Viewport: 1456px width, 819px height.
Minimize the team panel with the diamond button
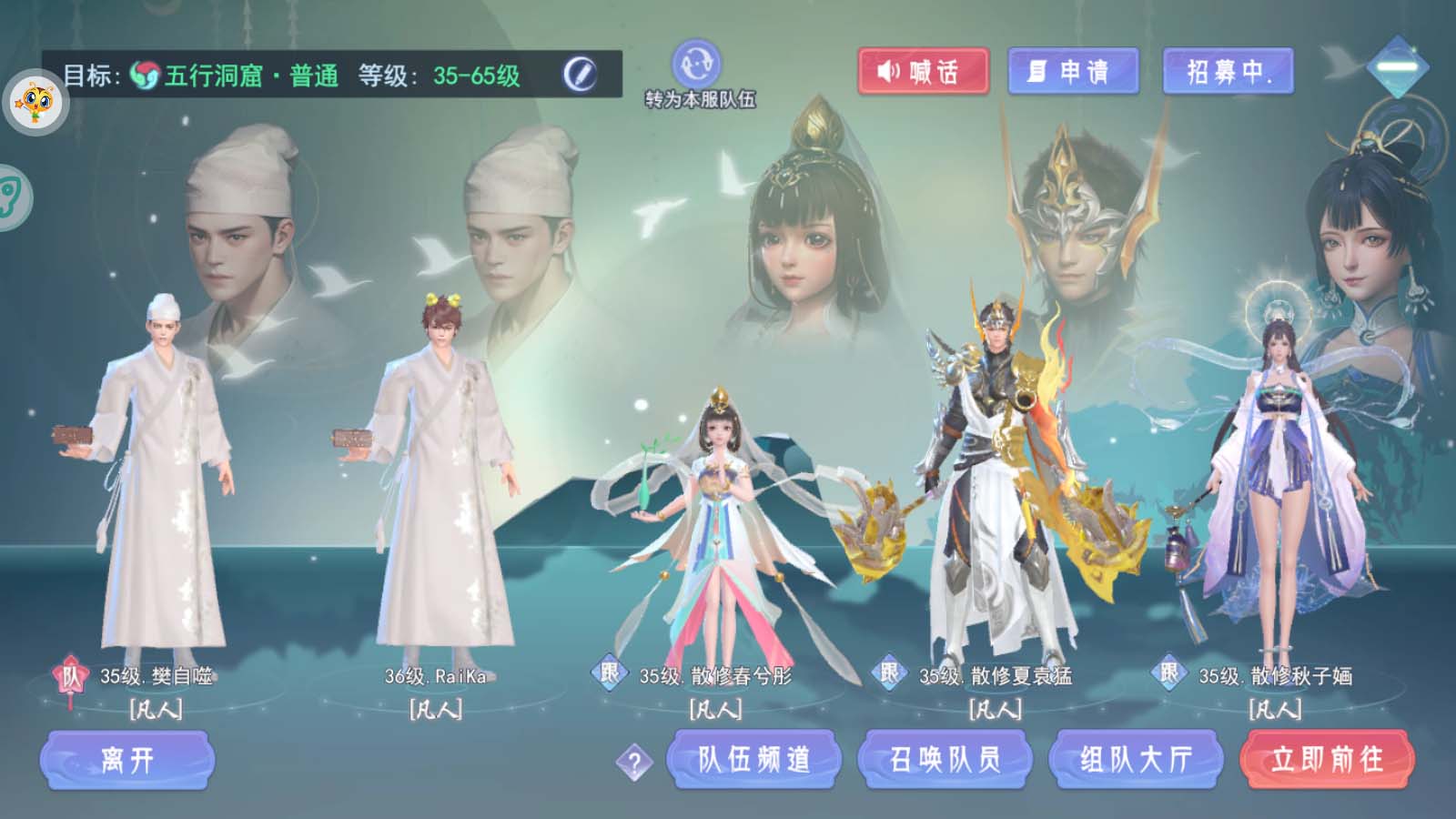(1398, 67)
